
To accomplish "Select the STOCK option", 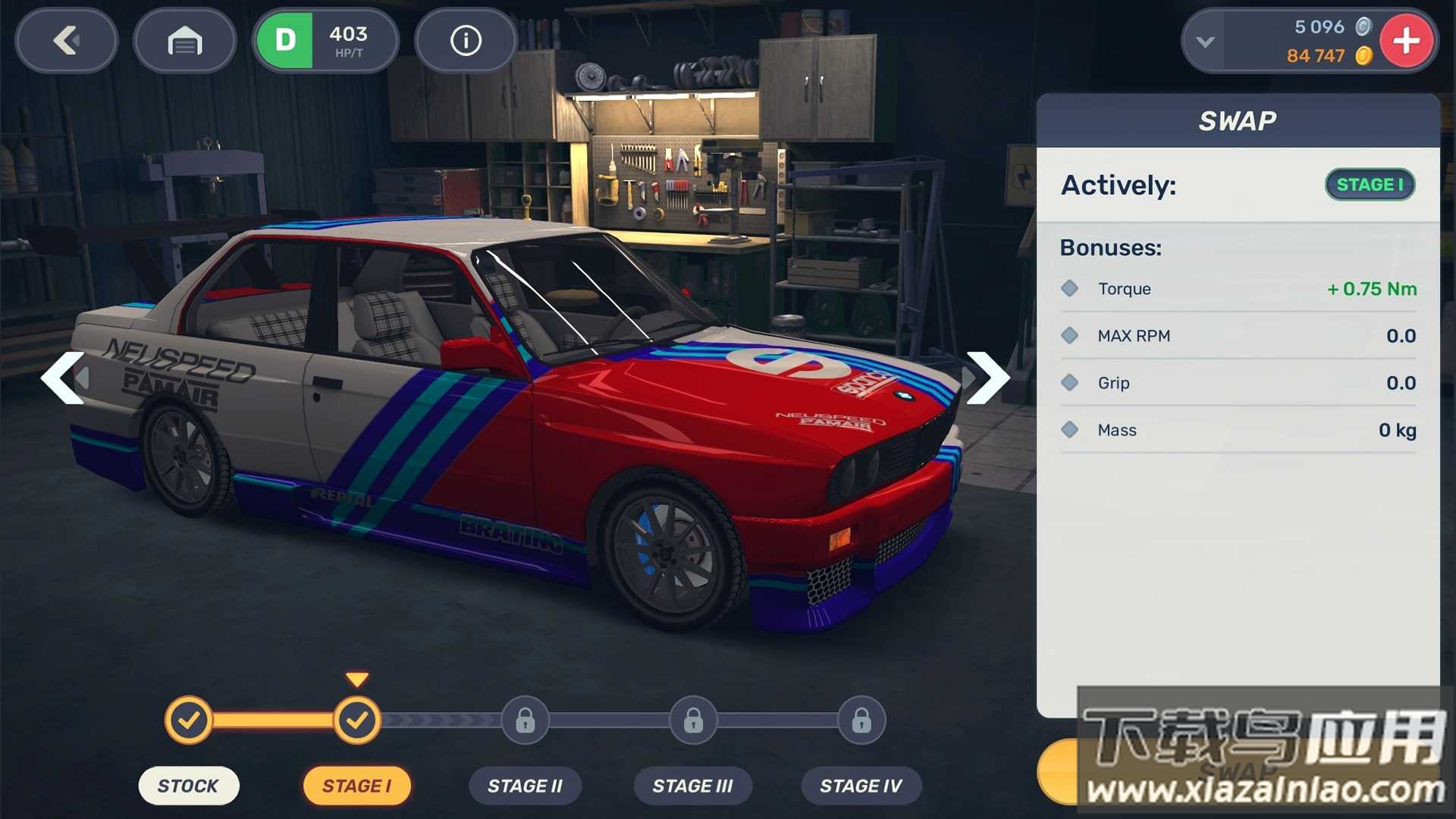I will point(189,786).
